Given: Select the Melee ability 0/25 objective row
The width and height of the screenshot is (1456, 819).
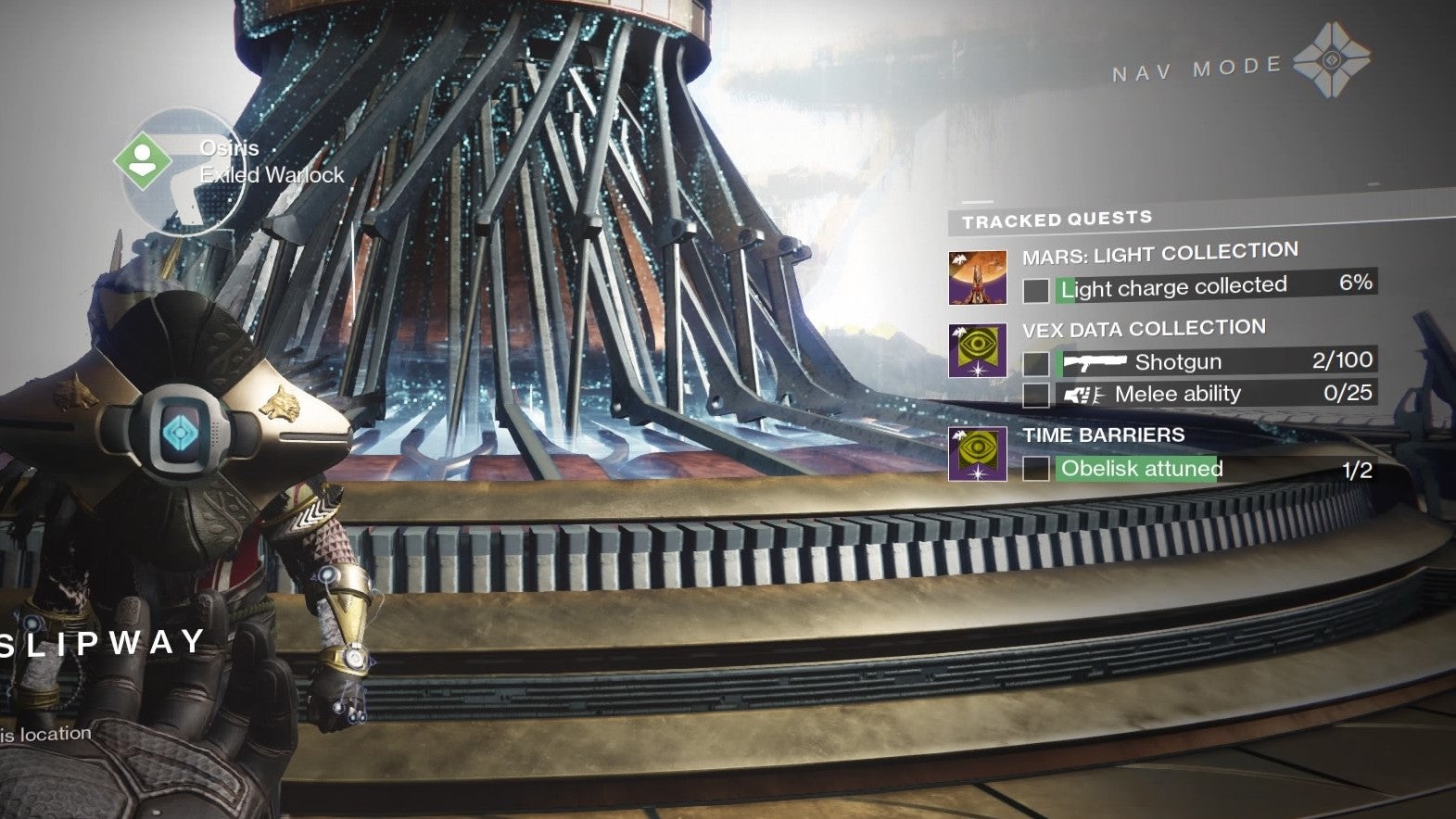Looking at the screenshot, I should point(1214,394).
